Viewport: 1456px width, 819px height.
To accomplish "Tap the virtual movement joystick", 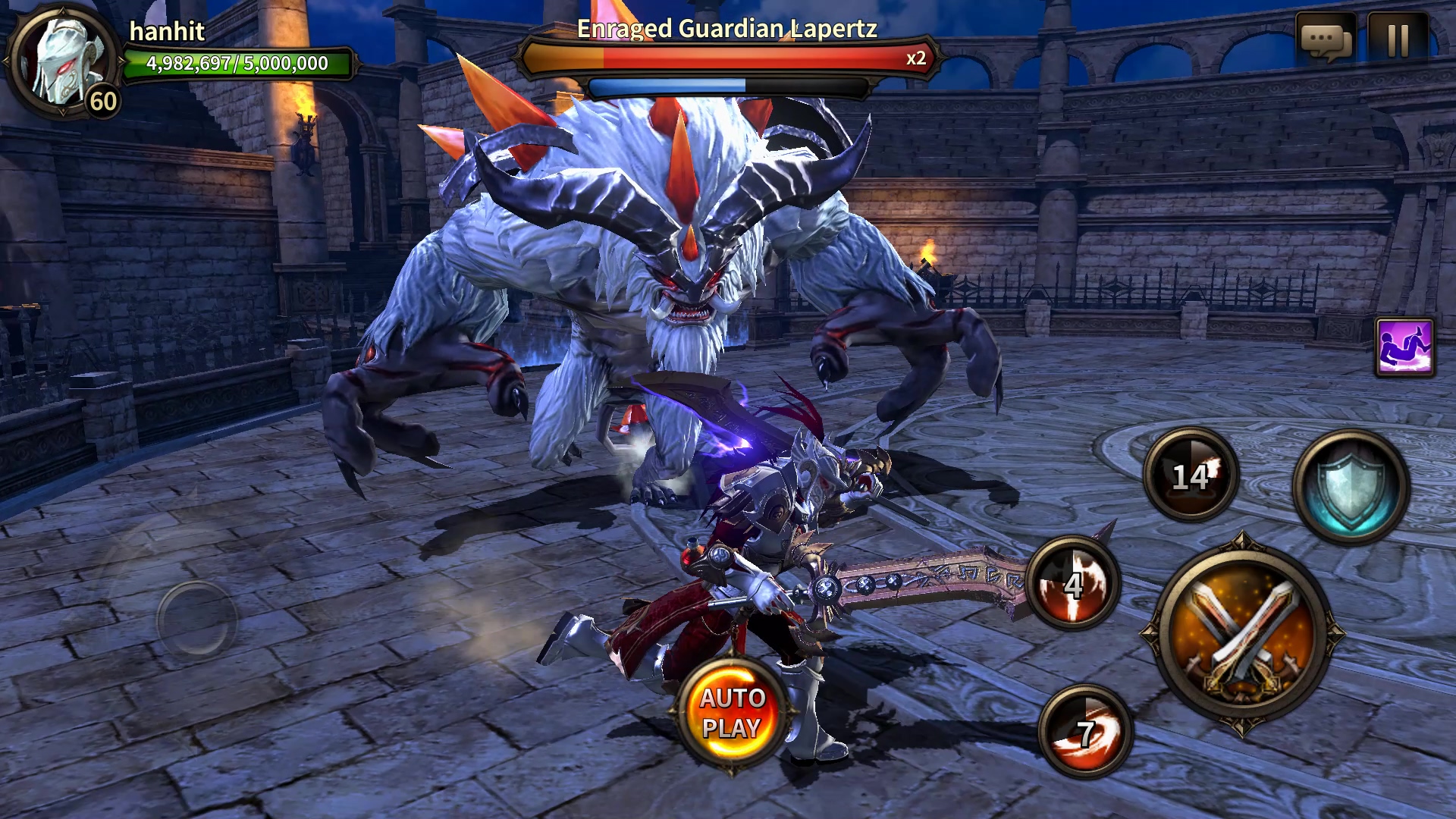I will pos(196,619).
